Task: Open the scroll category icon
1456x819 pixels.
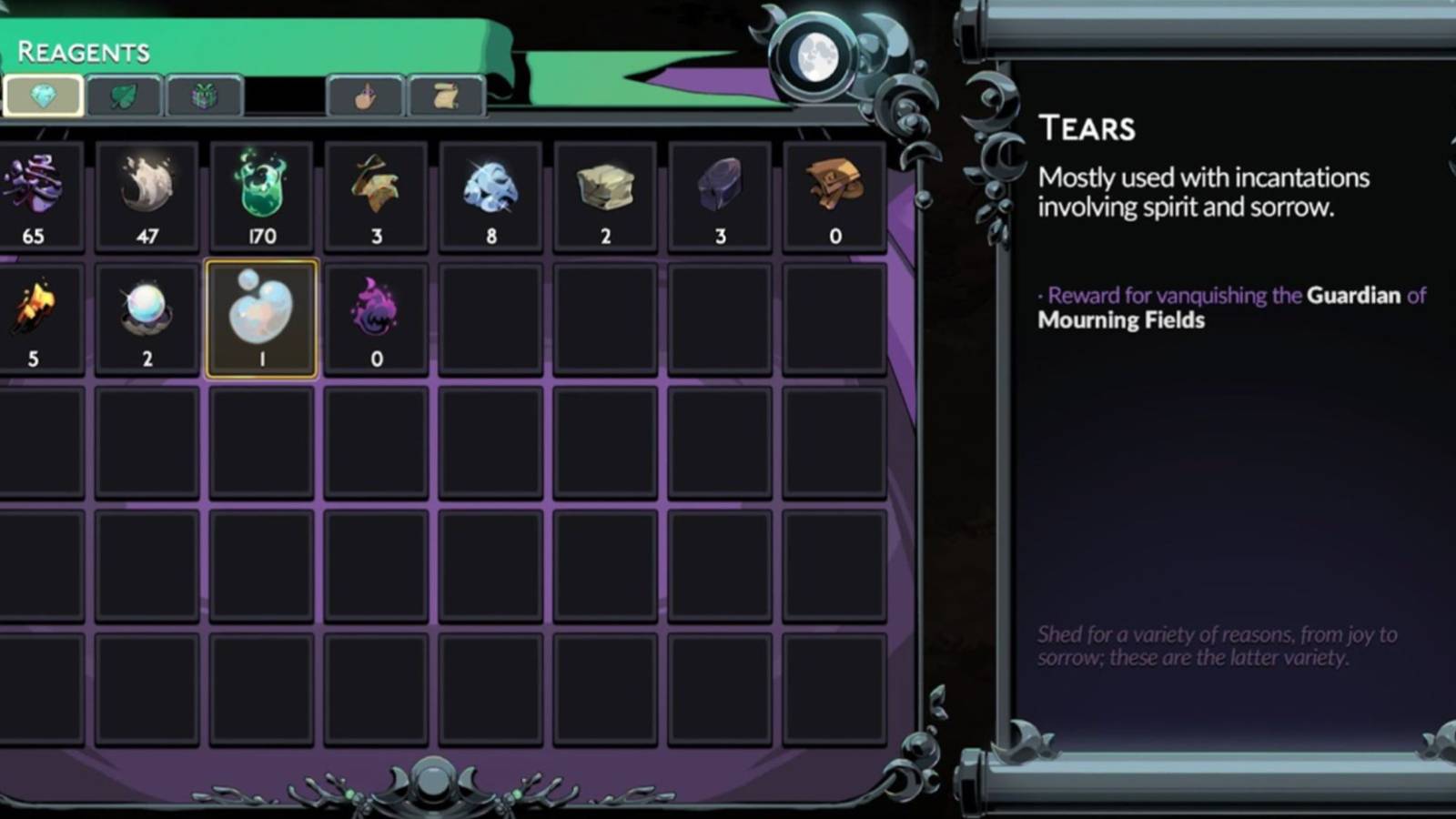Action: [445, 96]
